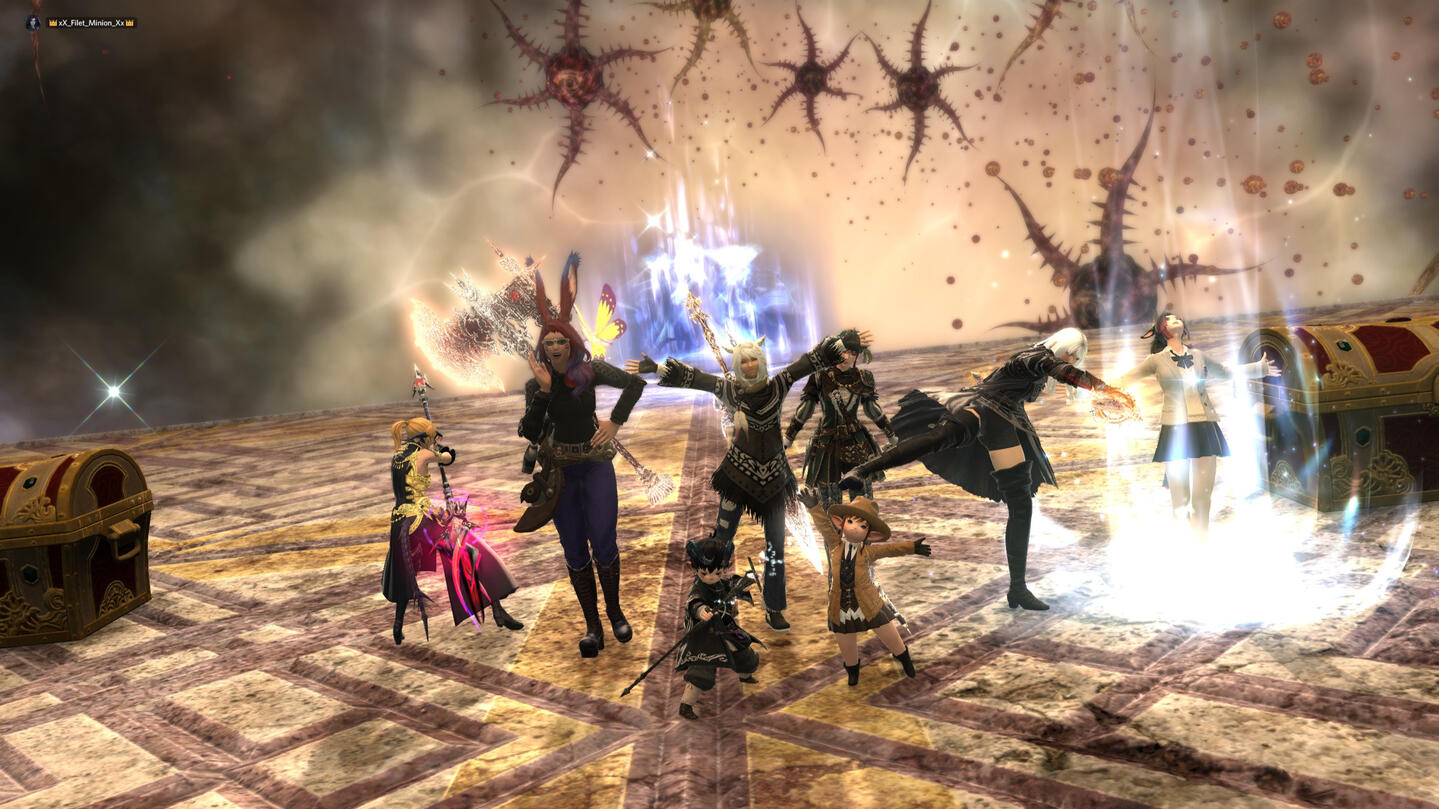
Task: Click the uploader's round avatar picture
Action: (33, 22)
